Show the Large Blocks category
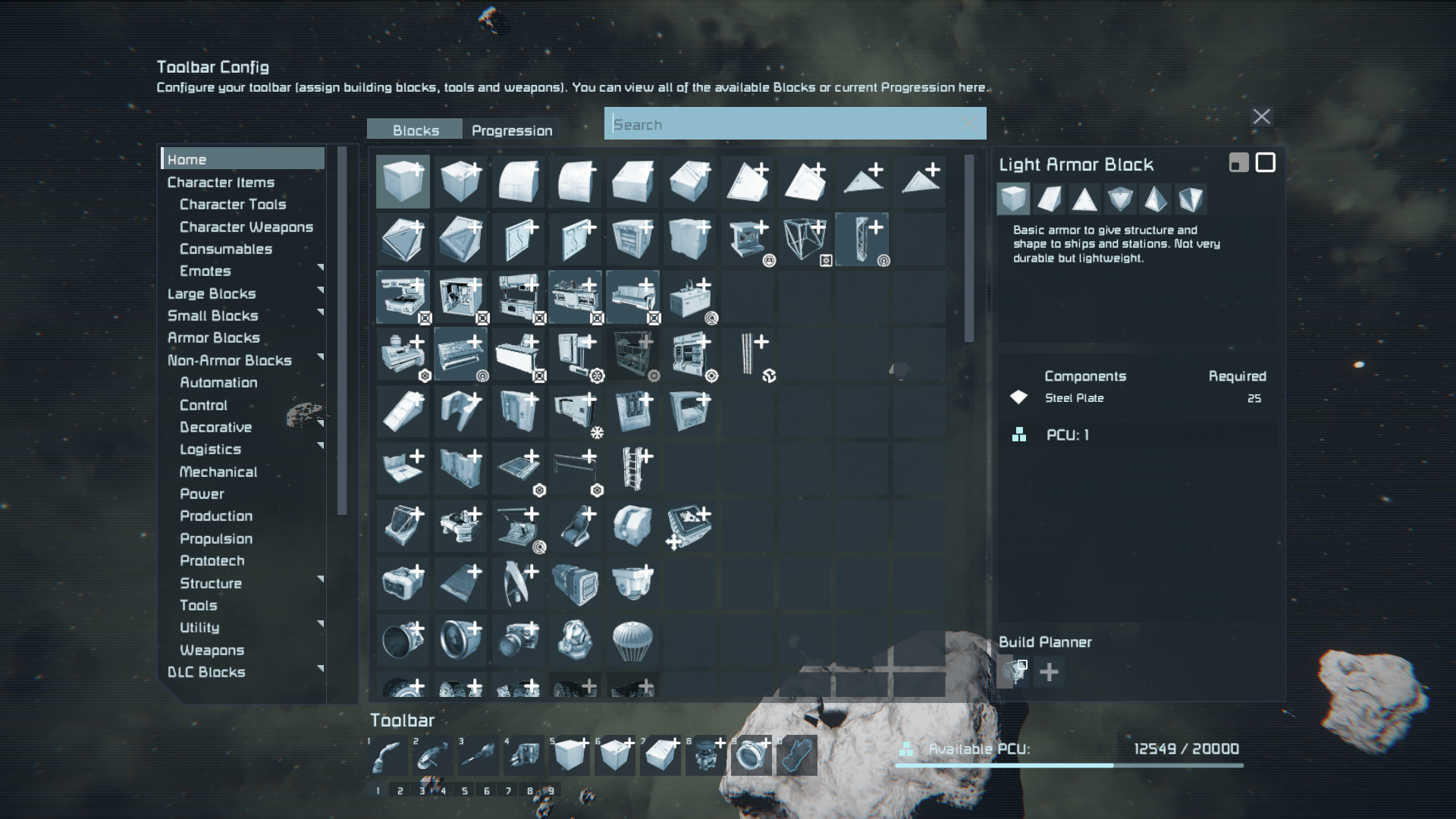This screenshot has width=1456, height=819. tap(212, 293)
